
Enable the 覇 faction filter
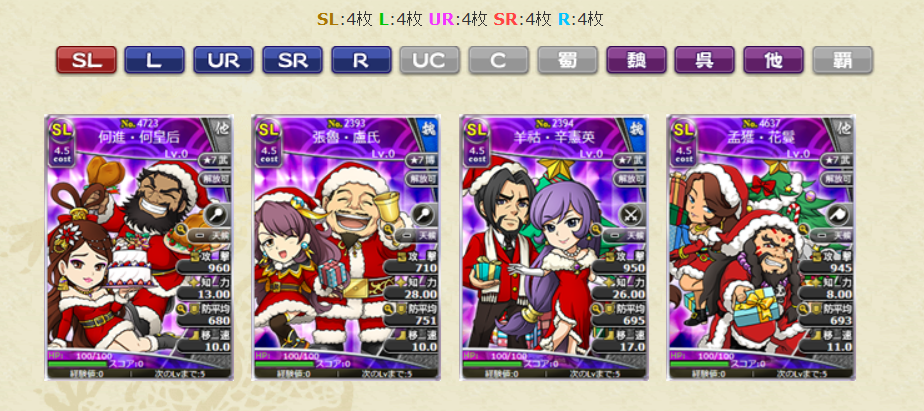point(842,60)
